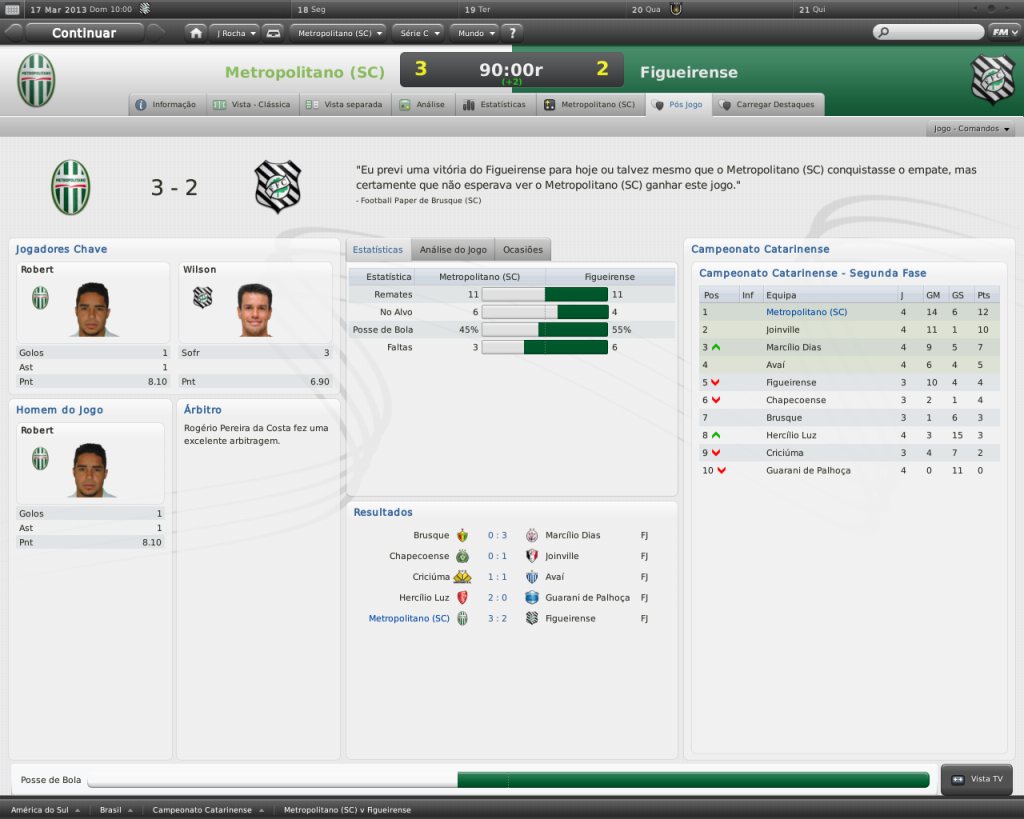This screenshot has width=1024, height=819.
Task: Open the J Rocha manager dropdown
Action: [236, 33]
